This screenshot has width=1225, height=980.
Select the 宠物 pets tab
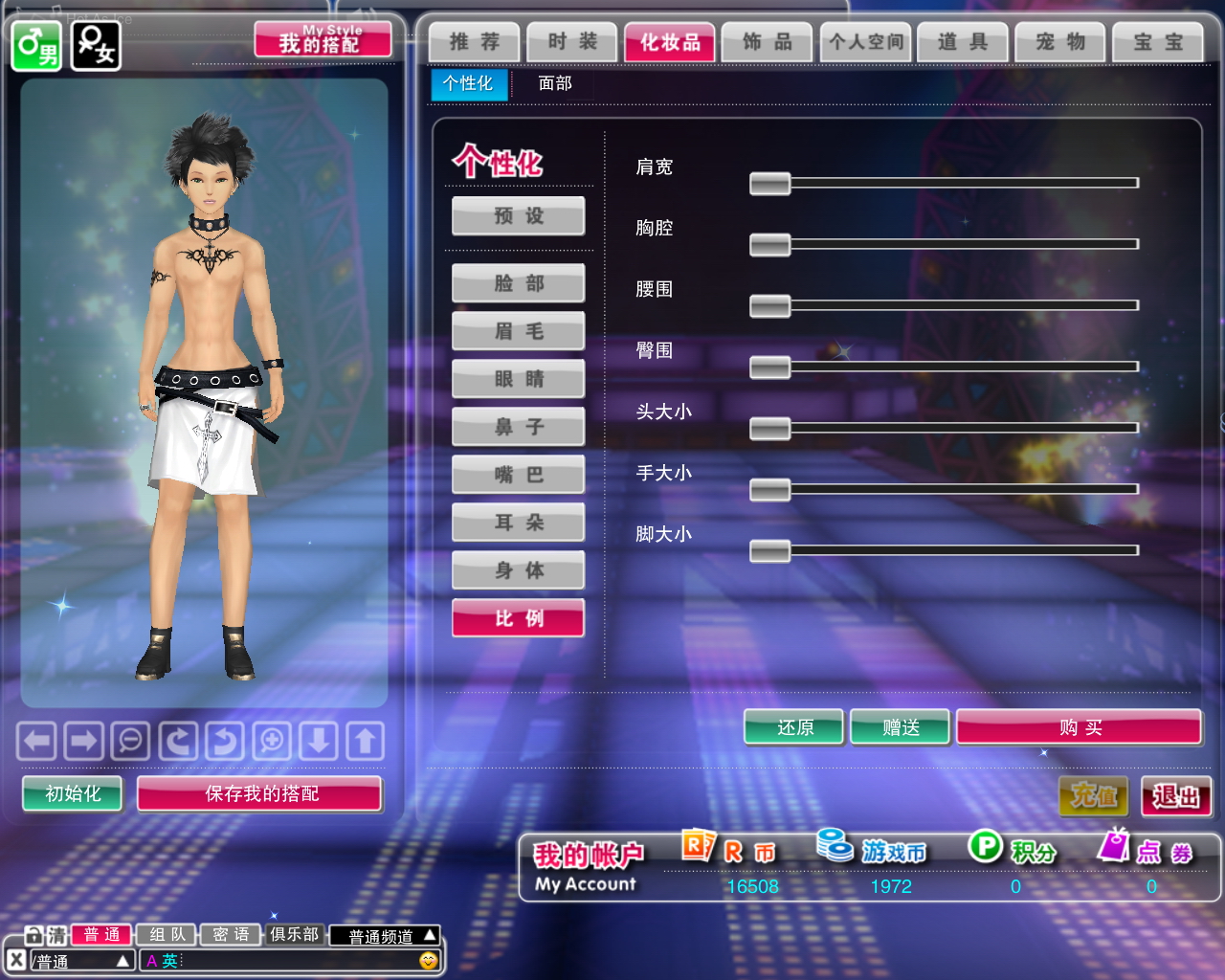tap(1060, 42)
